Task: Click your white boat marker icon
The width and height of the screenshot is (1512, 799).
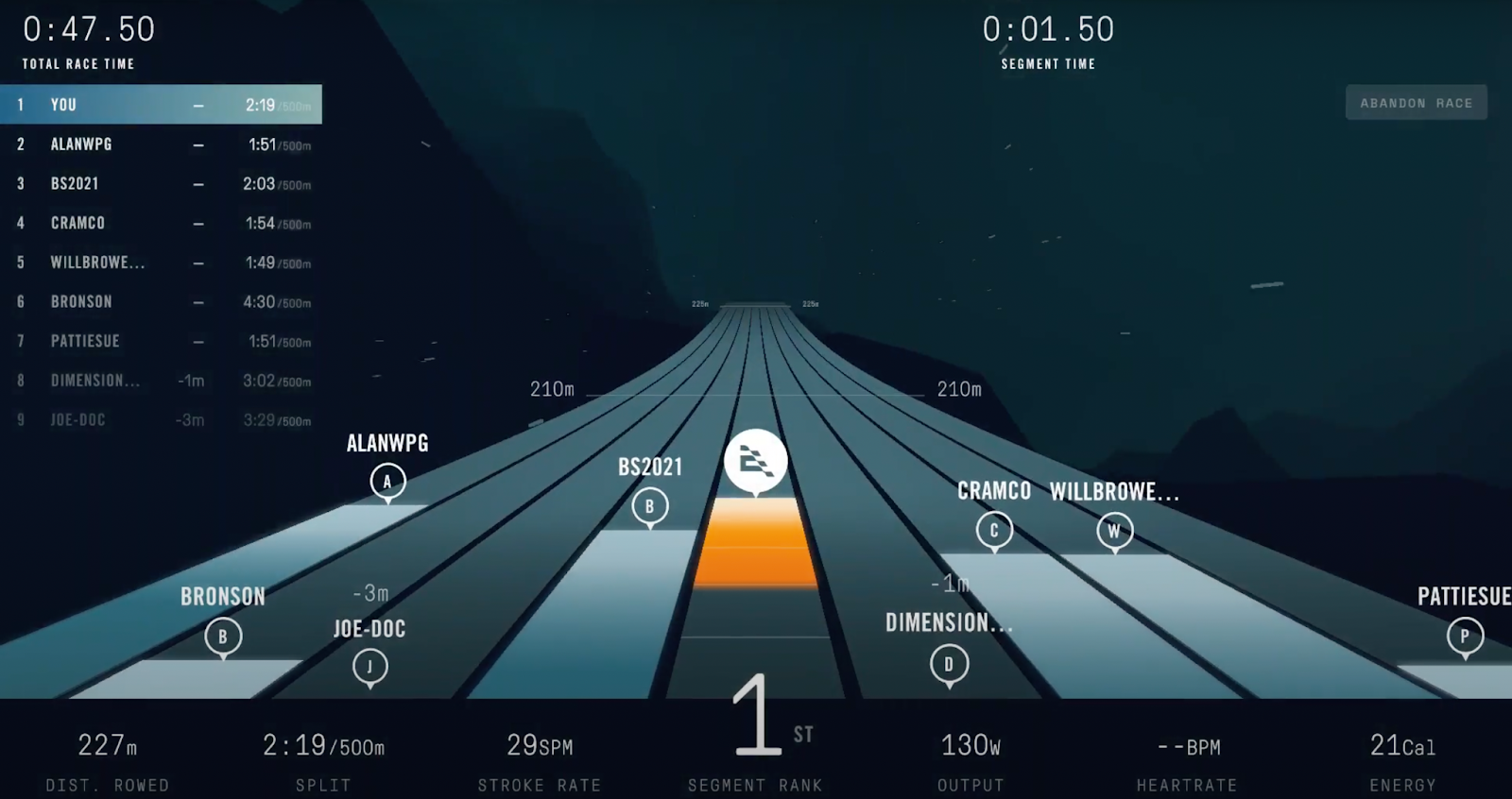Action: tap(755, 461)
